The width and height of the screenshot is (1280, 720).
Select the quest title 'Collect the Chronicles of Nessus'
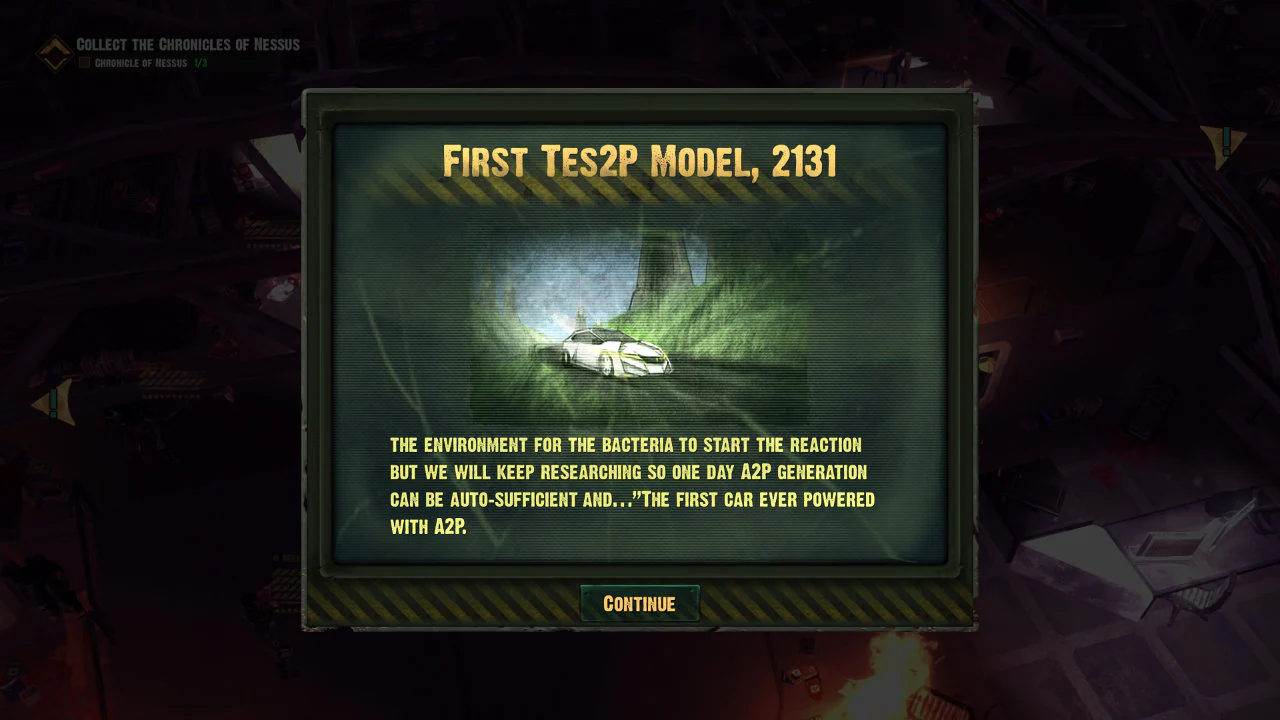pos(186,45)
